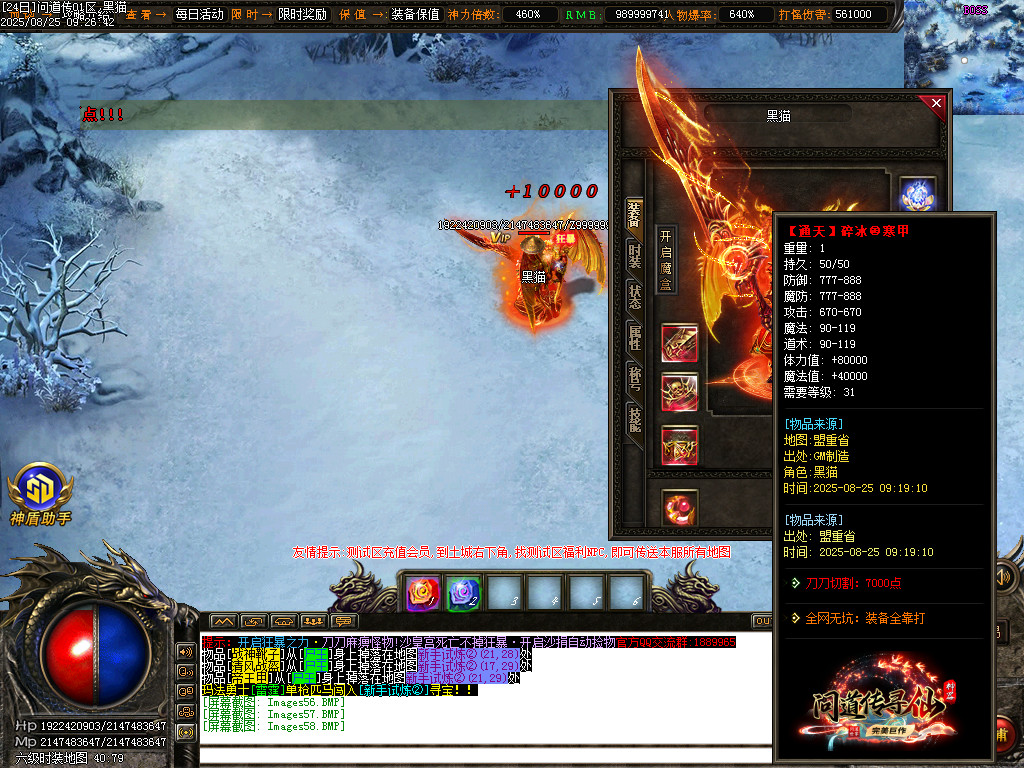
Task: Select the golden claw bracer equipment slot
Action: coord(680,343)
